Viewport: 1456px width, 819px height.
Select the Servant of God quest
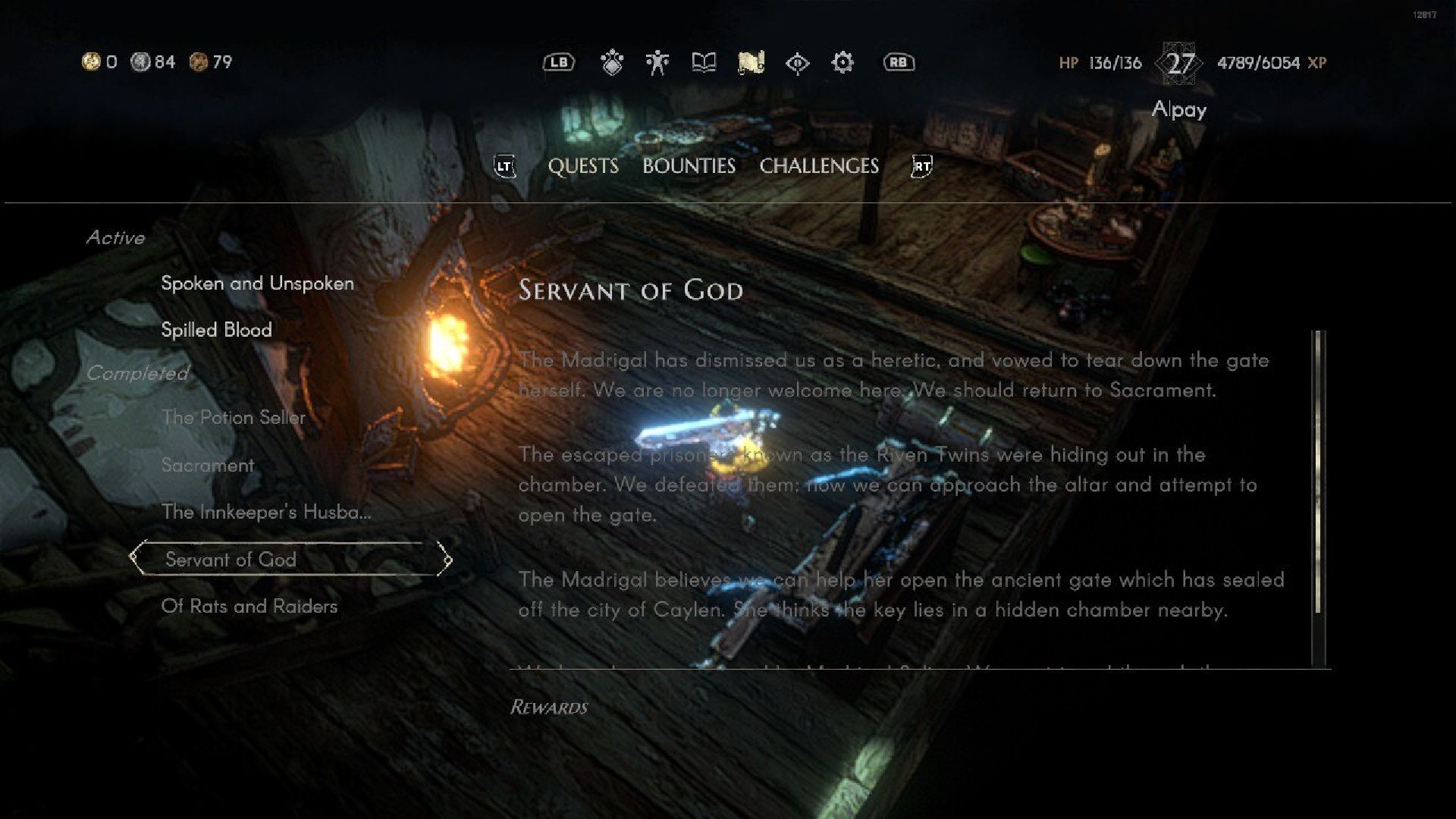(231, 560)
